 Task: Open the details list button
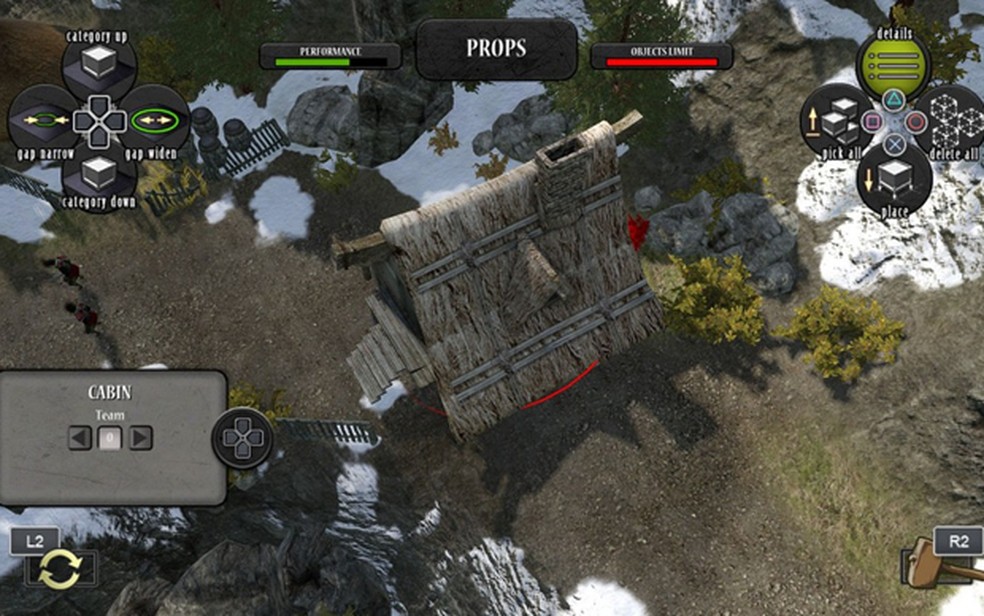click(893, 66)
